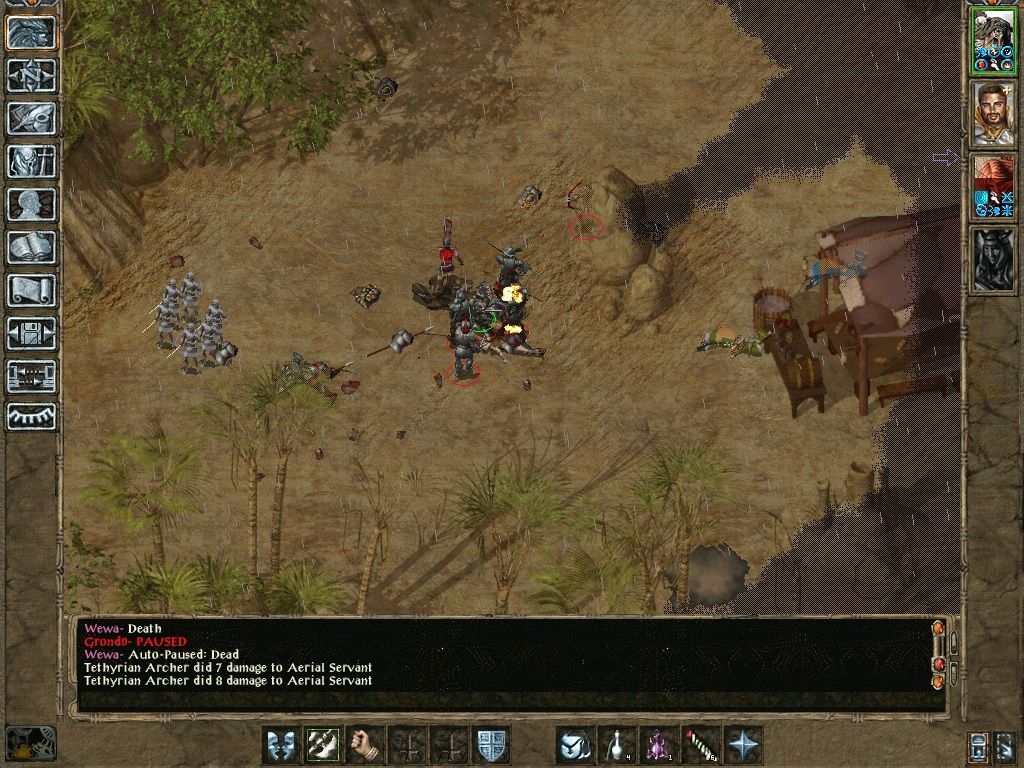Open the character record screen

point(31,204)
